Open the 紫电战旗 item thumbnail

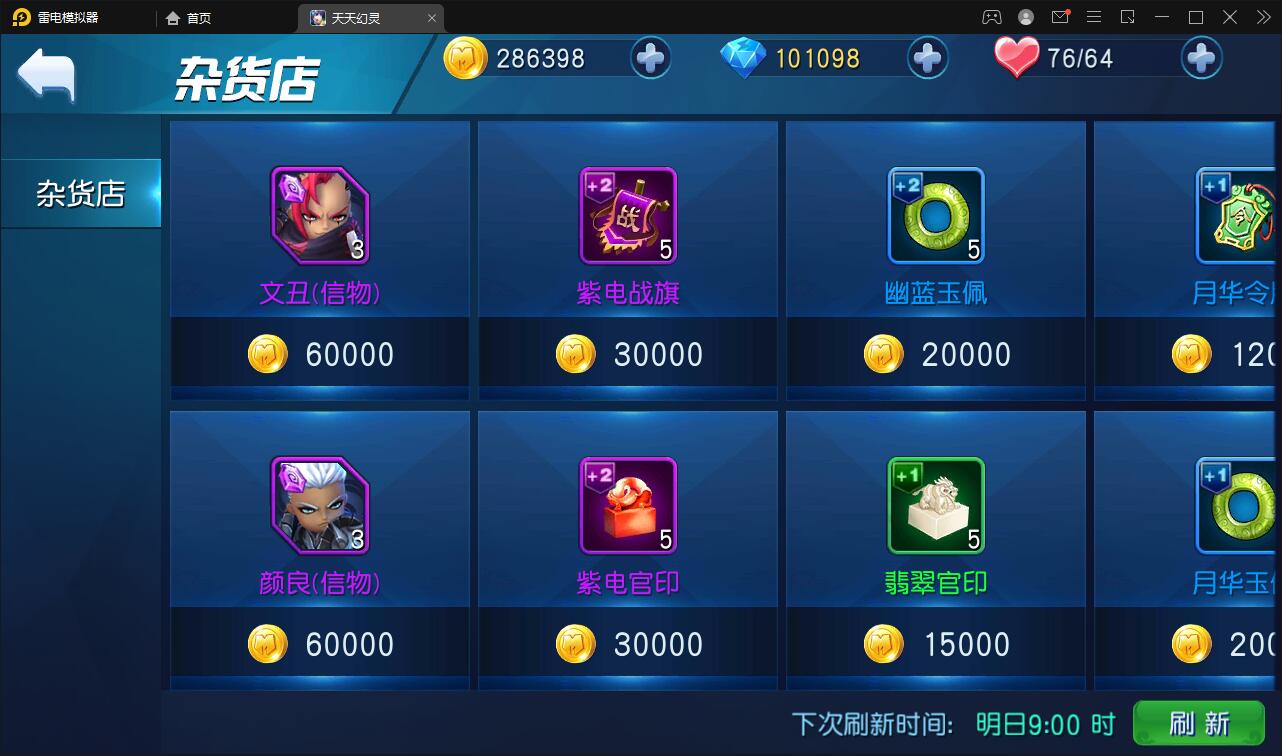tap(627, 216)
